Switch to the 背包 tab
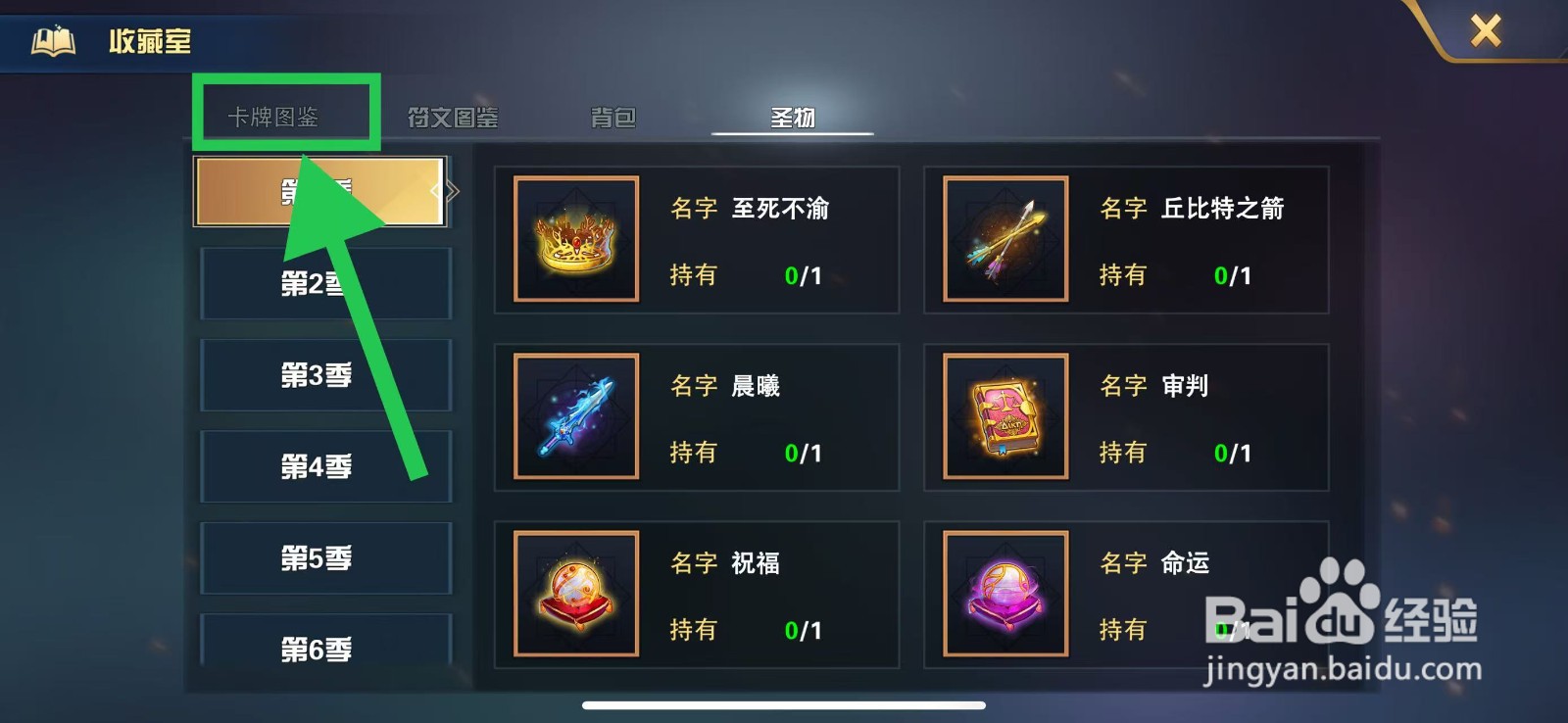This screenshot has height=723, width=1568. [x=614, y=116]
